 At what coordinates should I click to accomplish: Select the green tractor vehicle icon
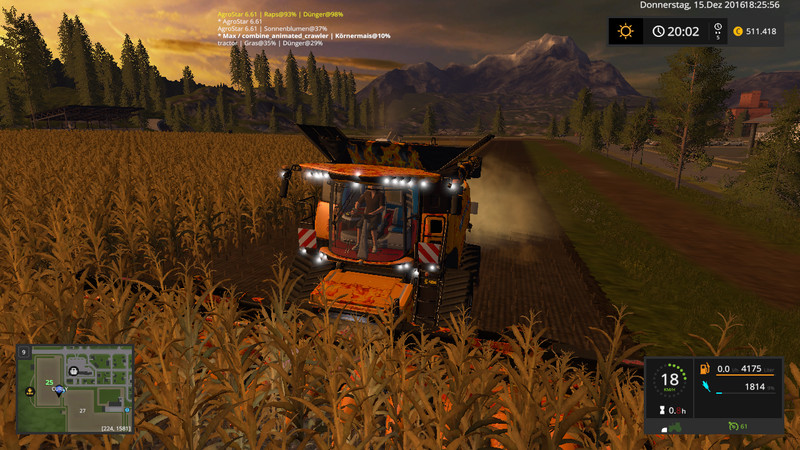(x=677, y=428)
